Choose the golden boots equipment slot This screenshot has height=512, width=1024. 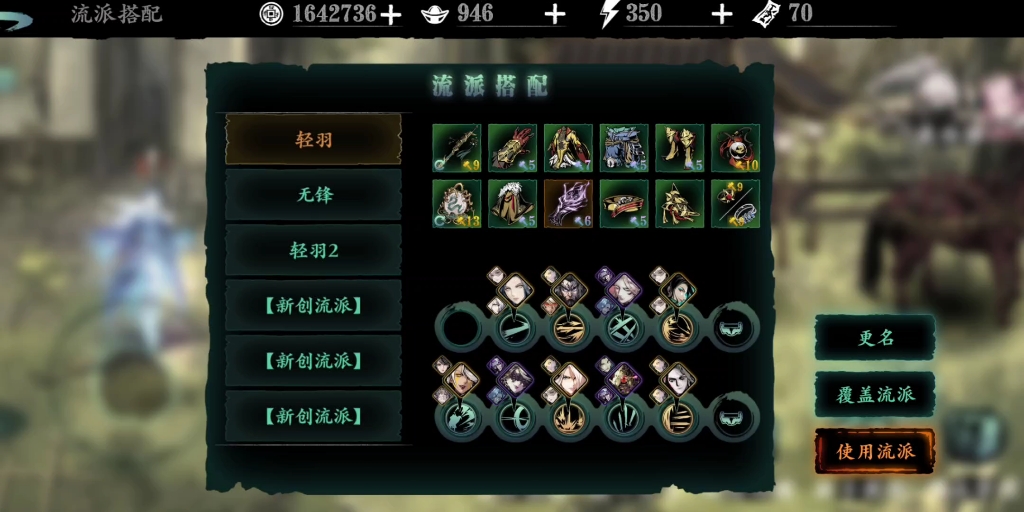[x=680, y=148]
